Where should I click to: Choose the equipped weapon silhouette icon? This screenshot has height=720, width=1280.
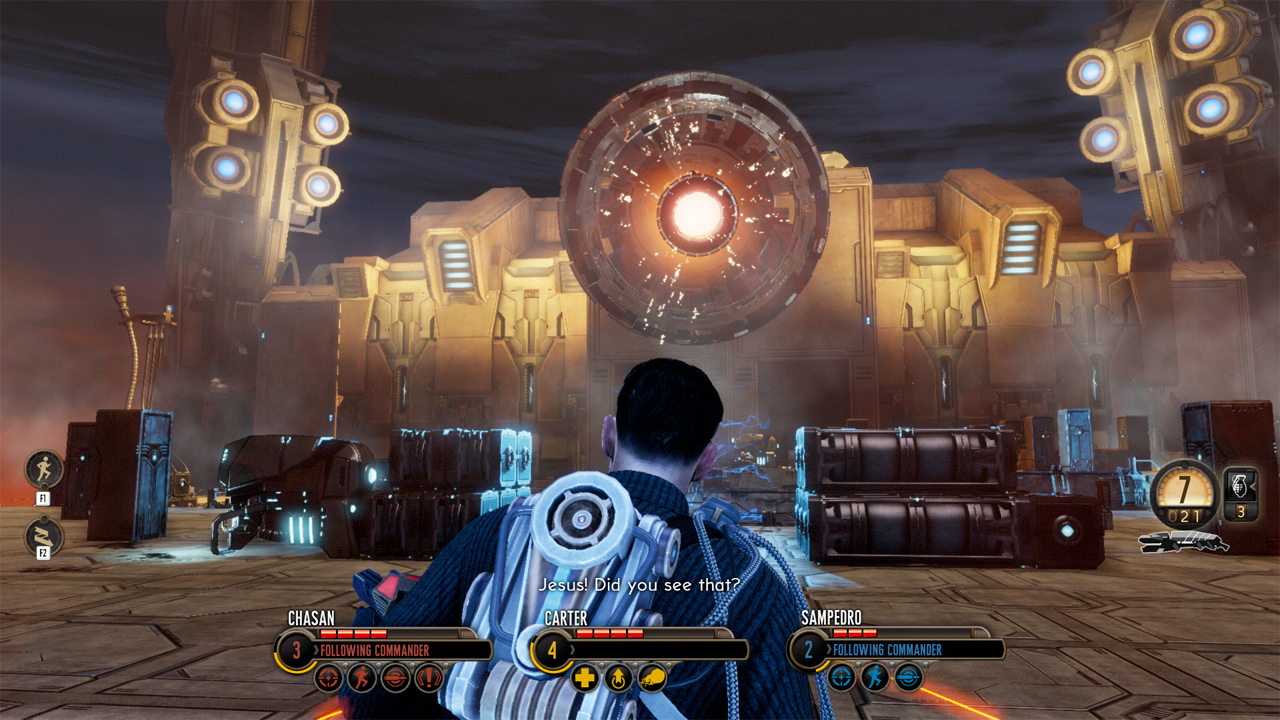[1185, 542]
